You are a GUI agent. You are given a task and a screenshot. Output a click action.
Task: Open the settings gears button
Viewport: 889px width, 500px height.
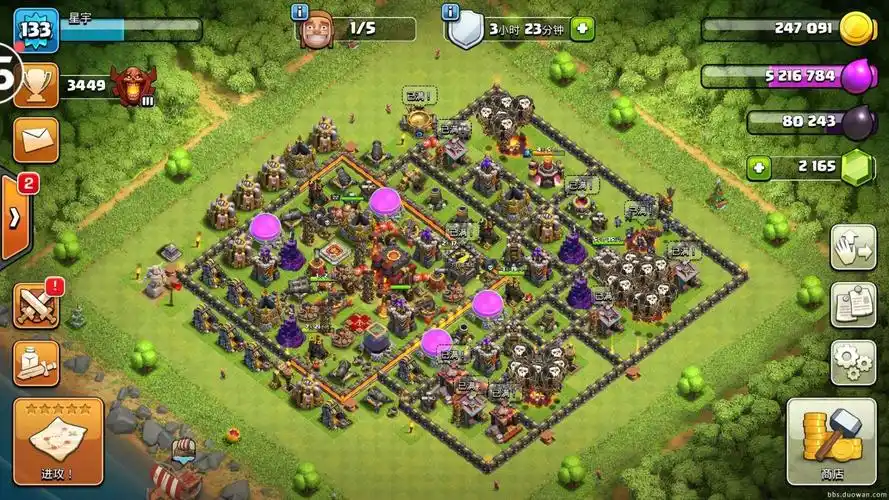(852, 360)
